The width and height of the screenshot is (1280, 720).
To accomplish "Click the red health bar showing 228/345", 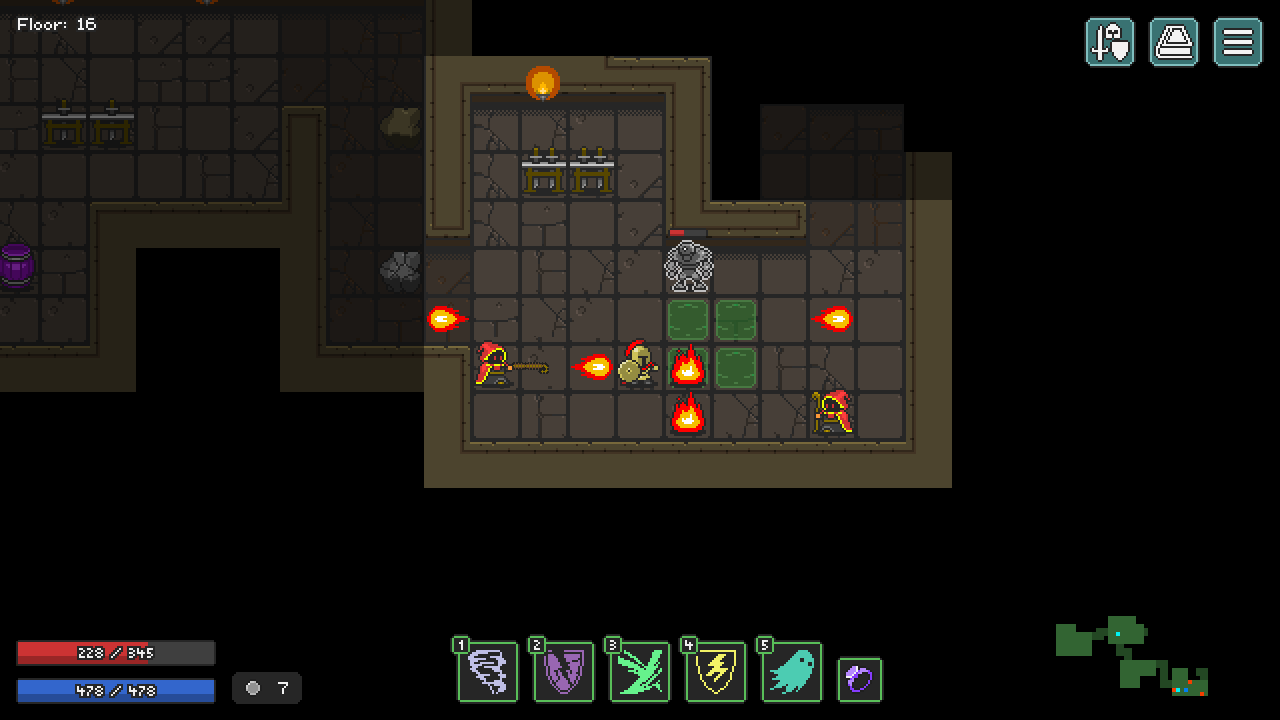I will point(115,653).
